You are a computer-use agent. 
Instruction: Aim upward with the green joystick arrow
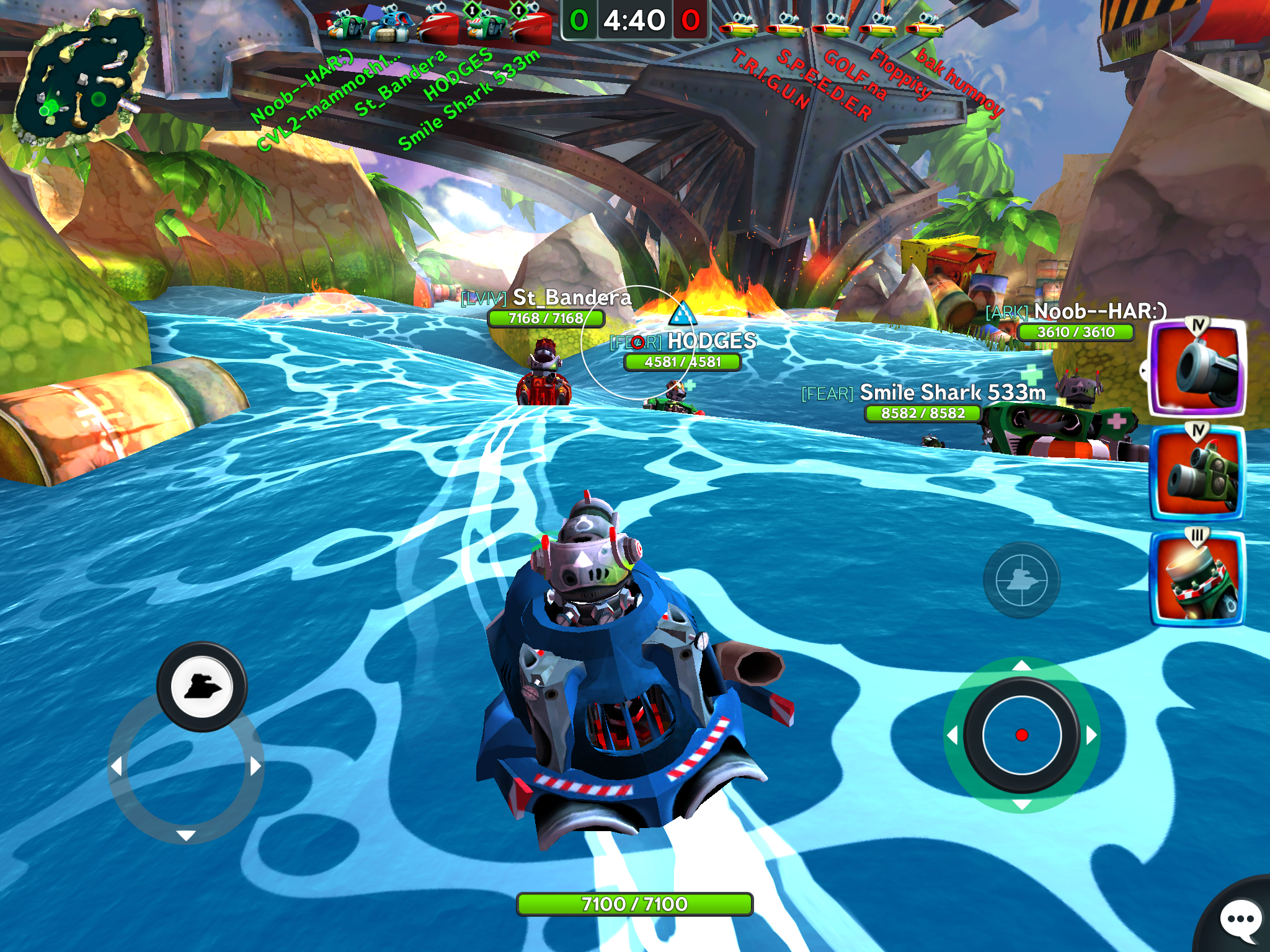pos(1021,666)
